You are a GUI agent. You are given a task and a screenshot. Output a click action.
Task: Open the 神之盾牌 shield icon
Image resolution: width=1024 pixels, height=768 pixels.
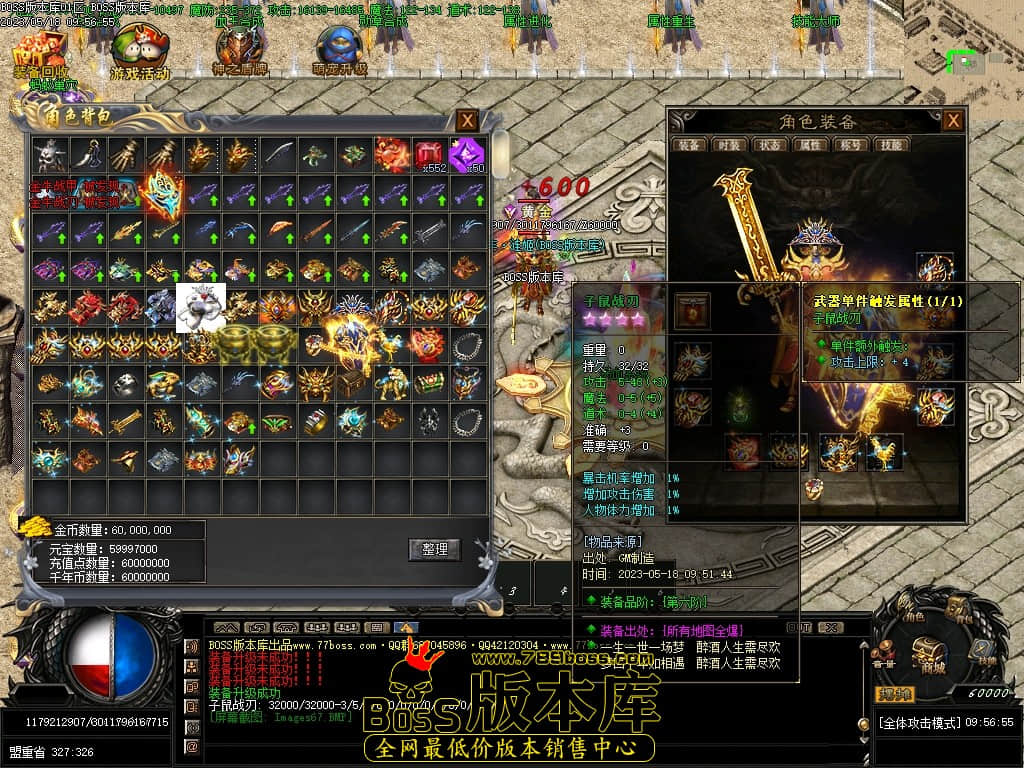[239, 52]
